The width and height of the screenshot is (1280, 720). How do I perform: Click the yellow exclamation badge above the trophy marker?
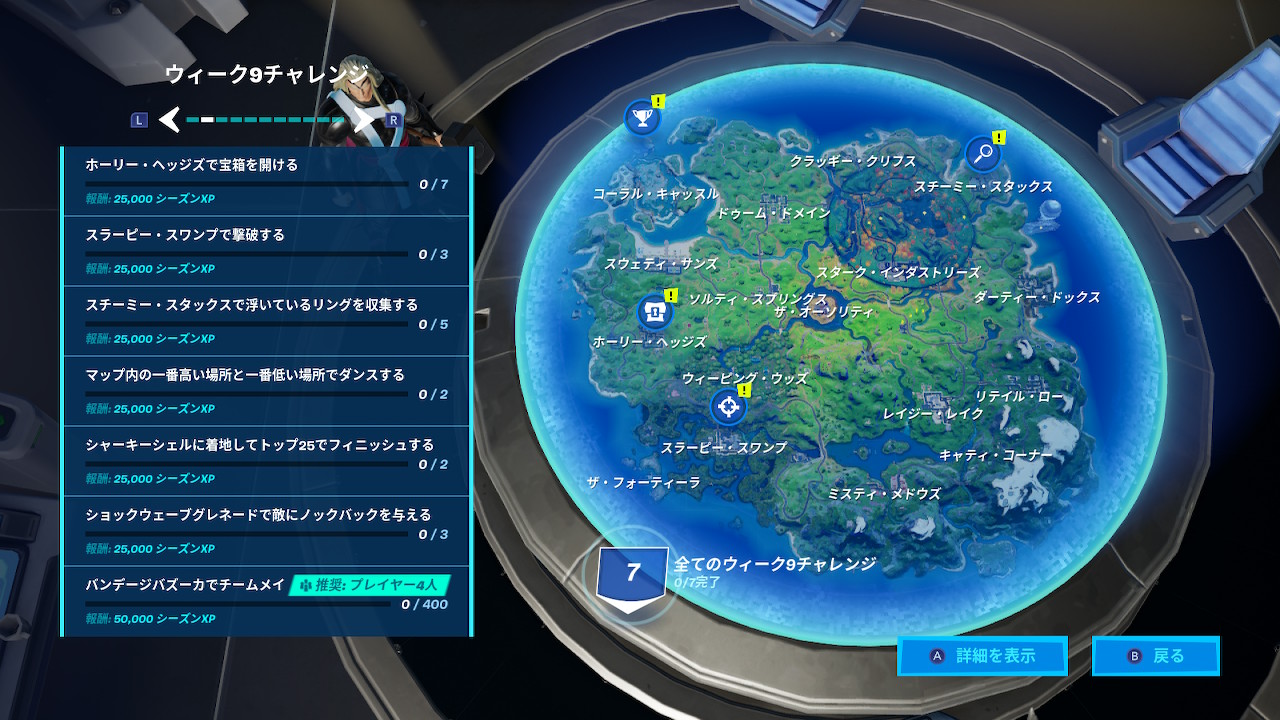coord(656,99)
